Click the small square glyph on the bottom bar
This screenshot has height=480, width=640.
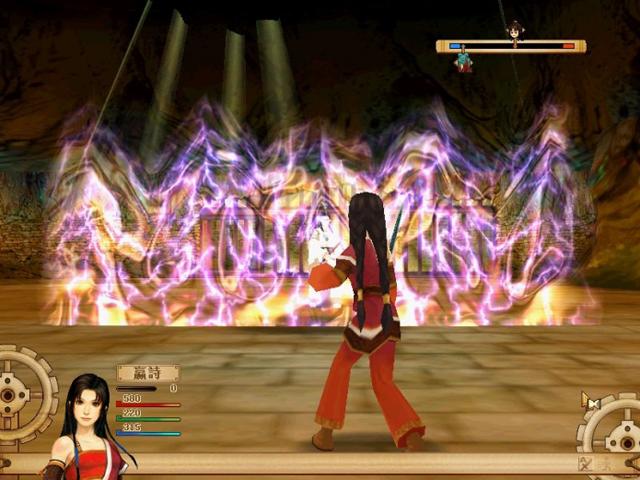click(x=587, y=463)
